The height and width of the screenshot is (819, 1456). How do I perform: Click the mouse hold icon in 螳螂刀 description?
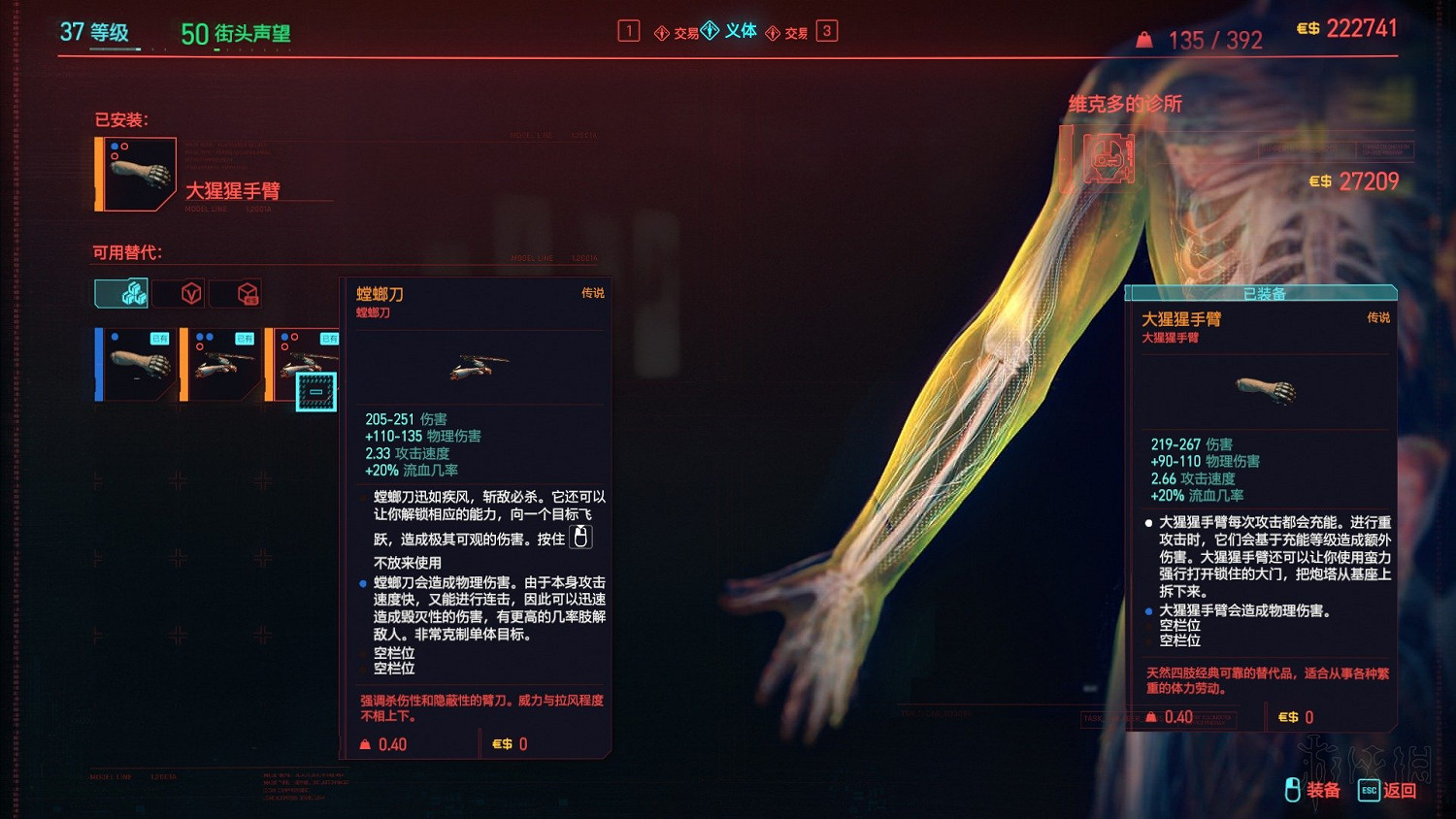coord(579,536)
